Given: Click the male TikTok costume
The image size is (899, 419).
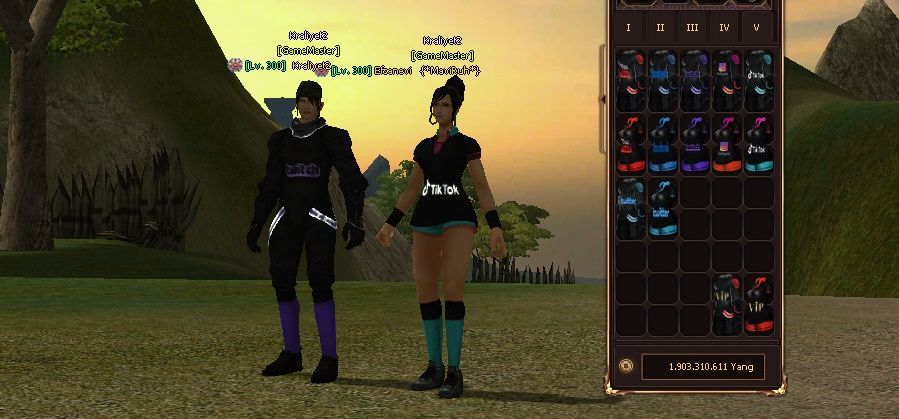Looking at the screenshot, I should 757,81.
